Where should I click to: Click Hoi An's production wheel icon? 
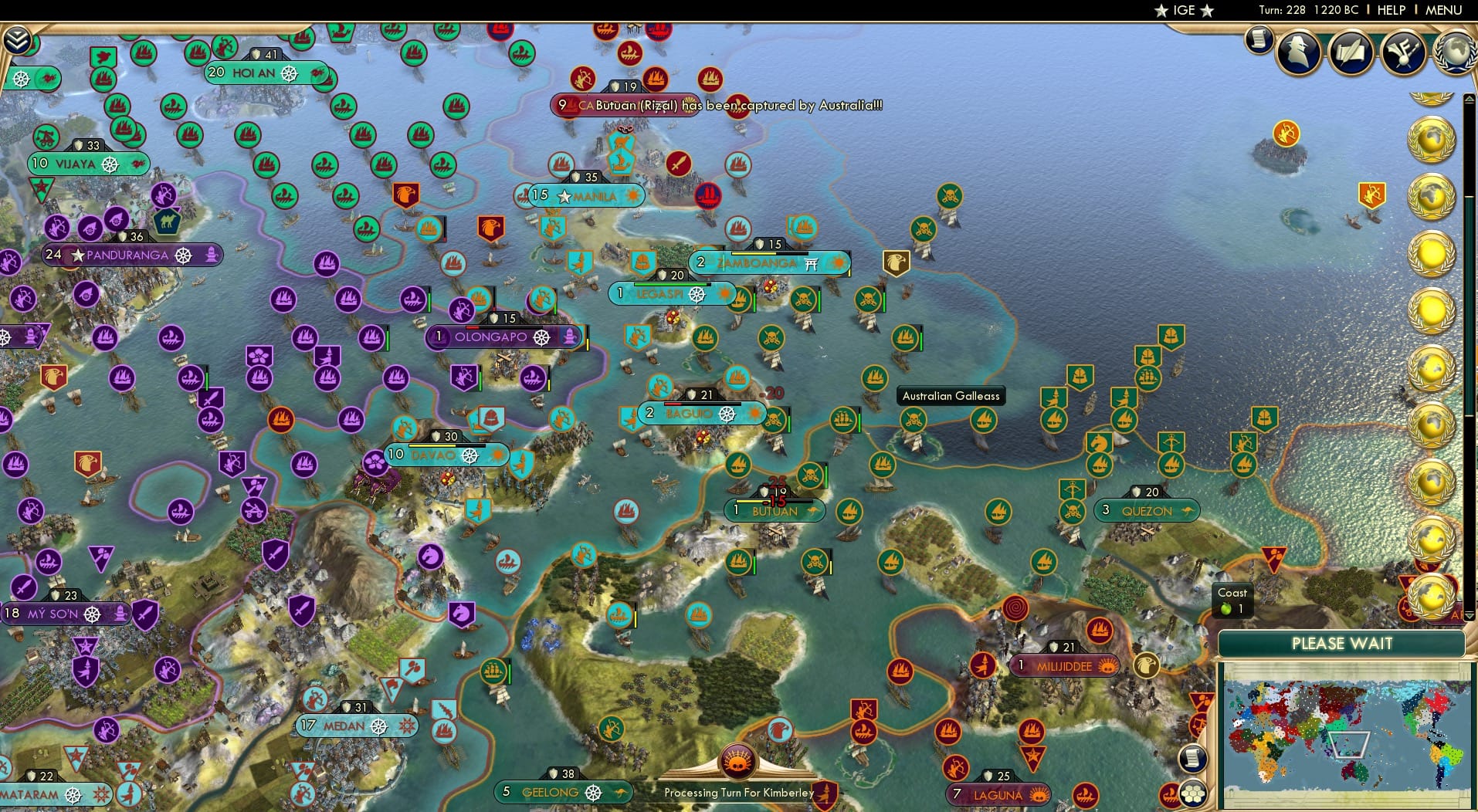pos(290,73)
